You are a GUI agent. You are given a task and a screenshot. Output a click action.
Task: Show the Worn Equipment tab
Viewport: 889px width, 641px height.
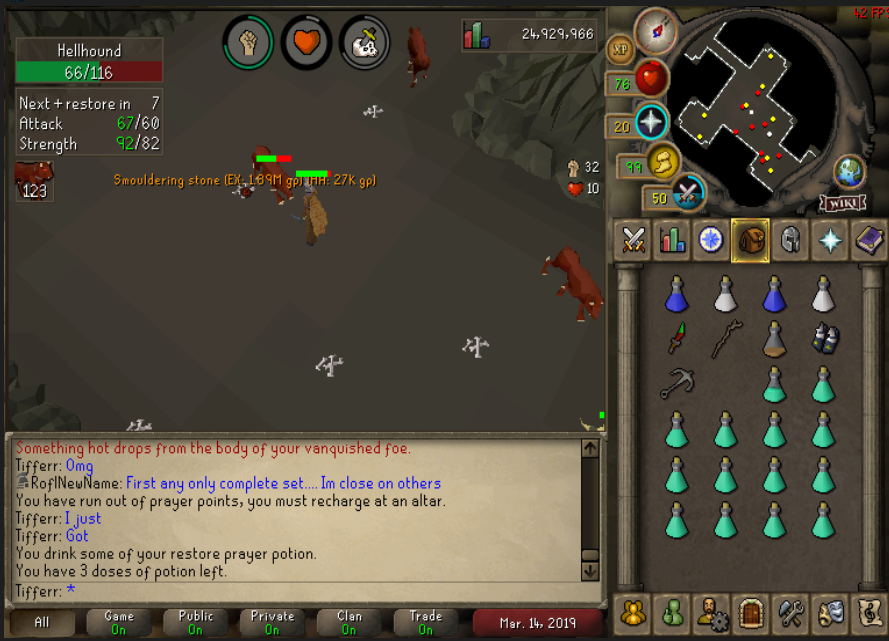pyautogui.click(x=790, y=240)
